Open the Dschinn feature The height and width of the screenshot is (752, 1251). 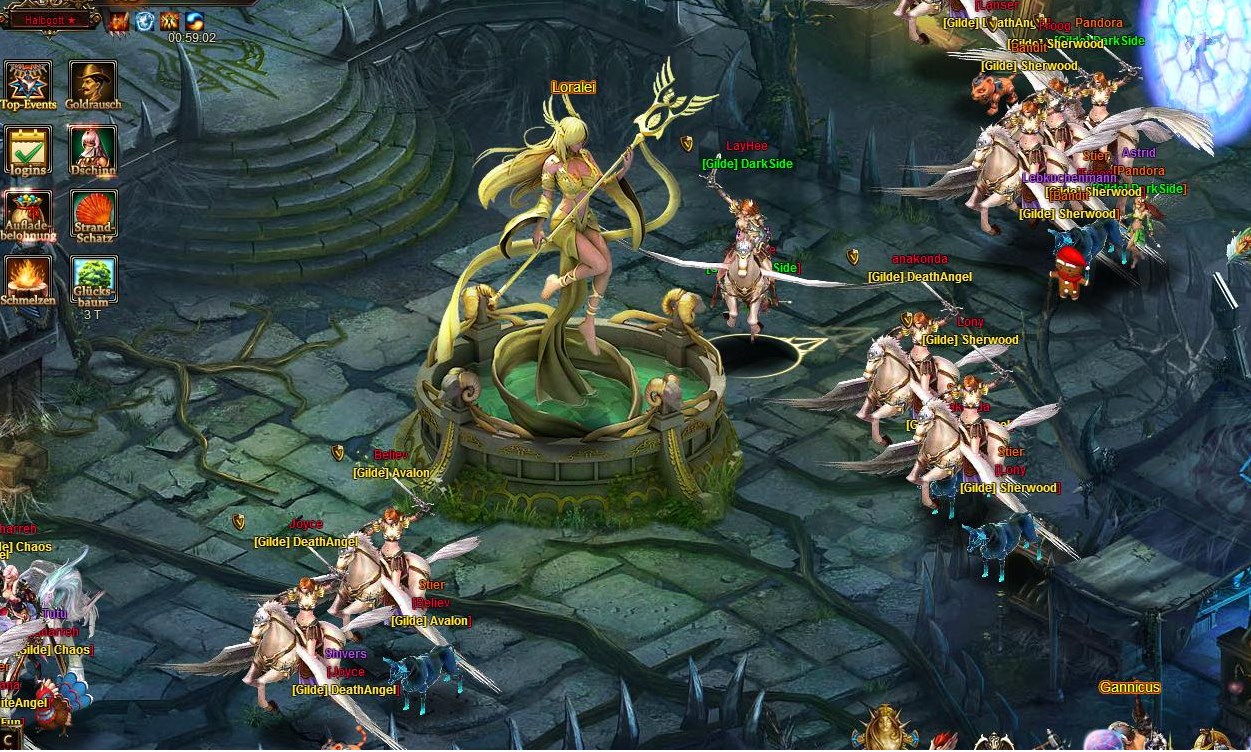[93, 150]
